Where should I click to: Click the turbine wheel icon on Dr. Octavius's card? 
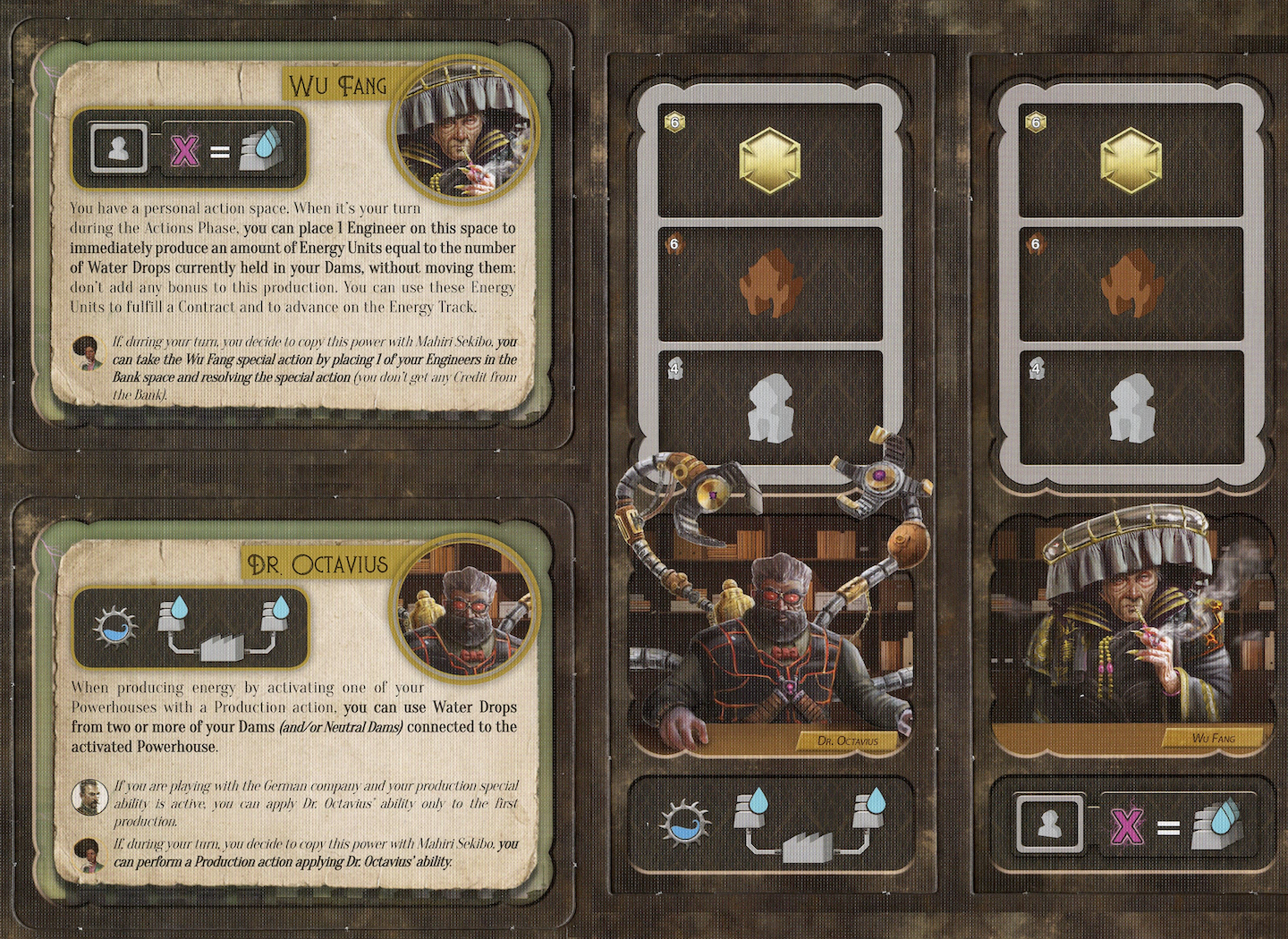click(115, 627)
